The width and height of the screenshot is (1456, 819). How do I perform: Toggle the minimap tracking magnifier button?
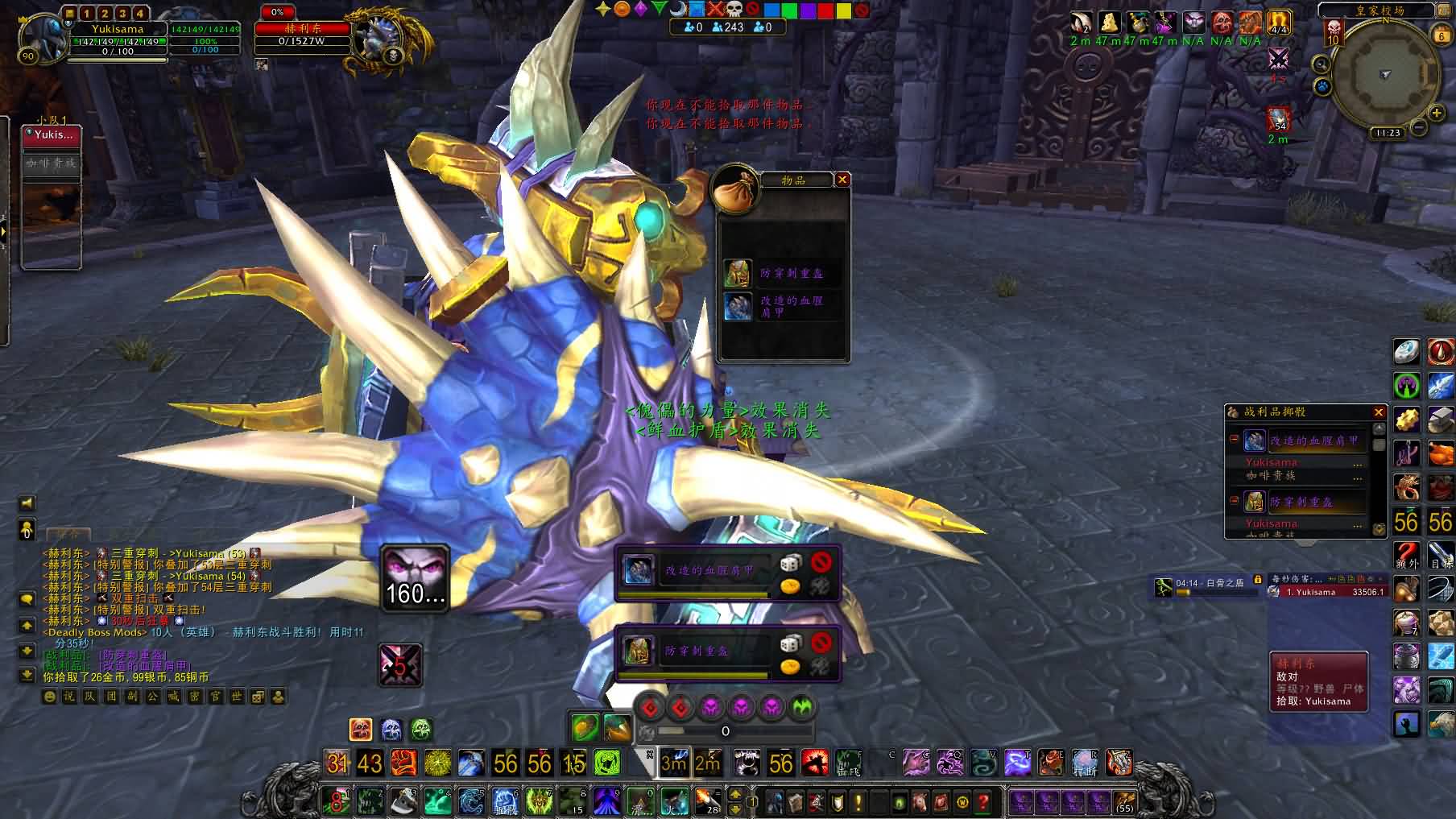pos(1321,64)
